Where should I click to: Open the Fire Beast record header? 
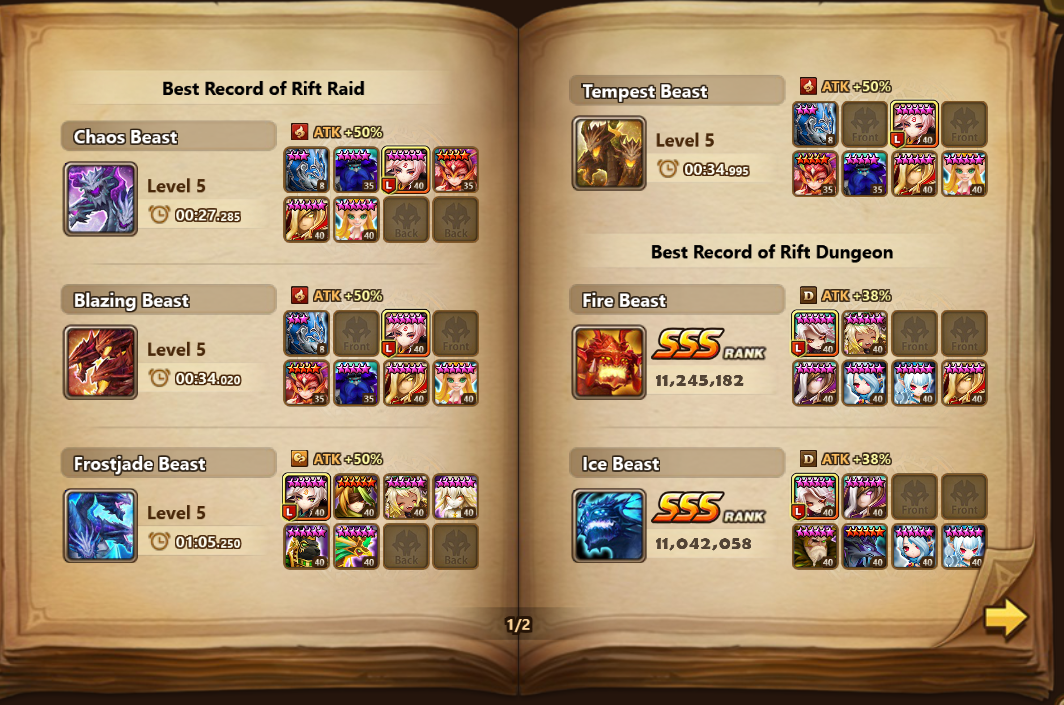[677, 300]
